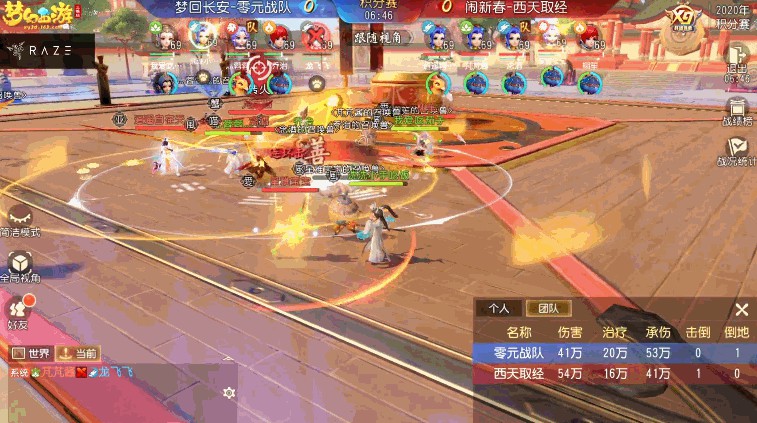Viewport: 757px width, 423px height.
Task: Select the 零元战队 team row
Action: pos(614,353)
